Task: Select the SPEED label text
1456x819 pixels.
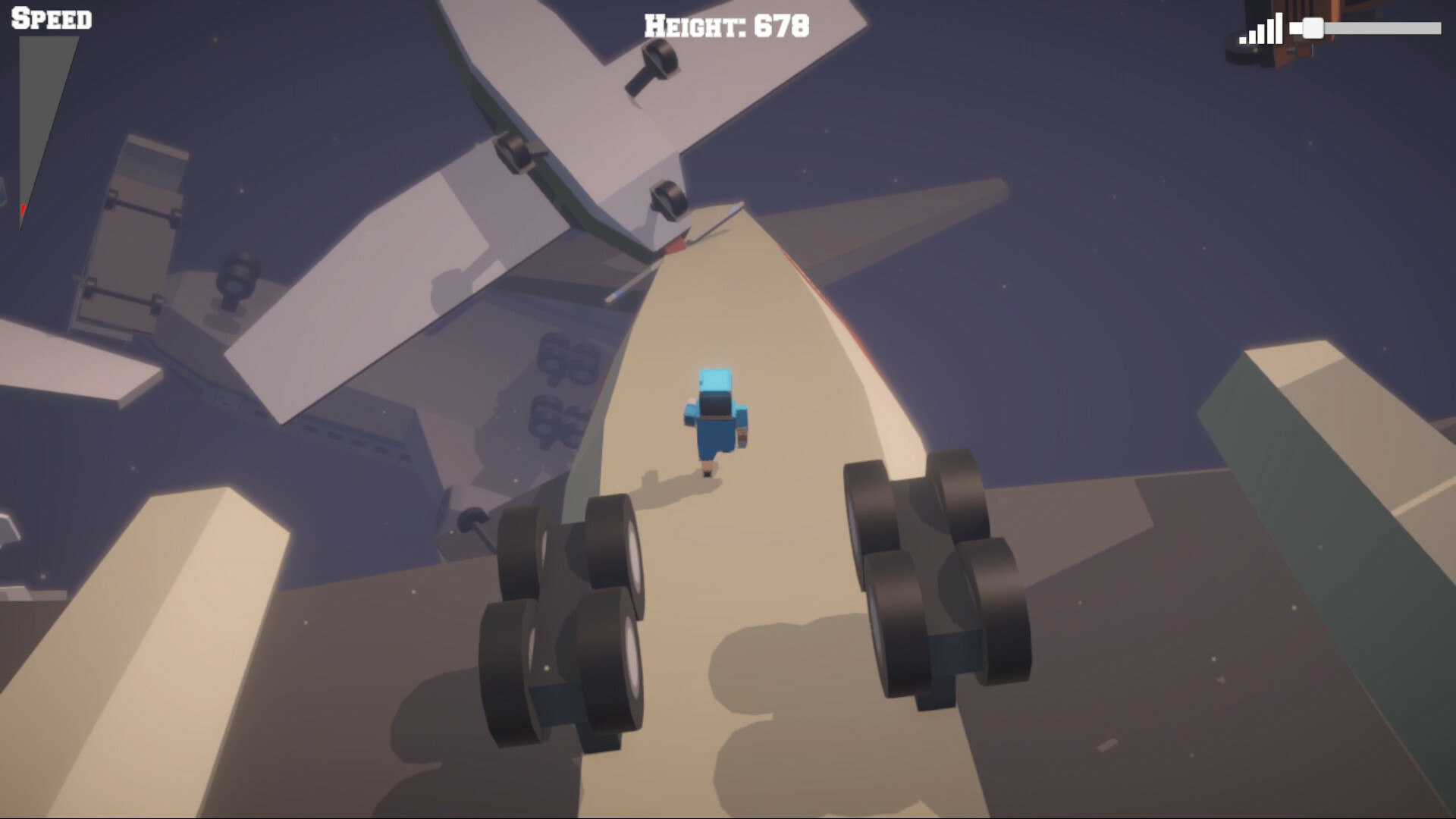Action: click(52, 15)
